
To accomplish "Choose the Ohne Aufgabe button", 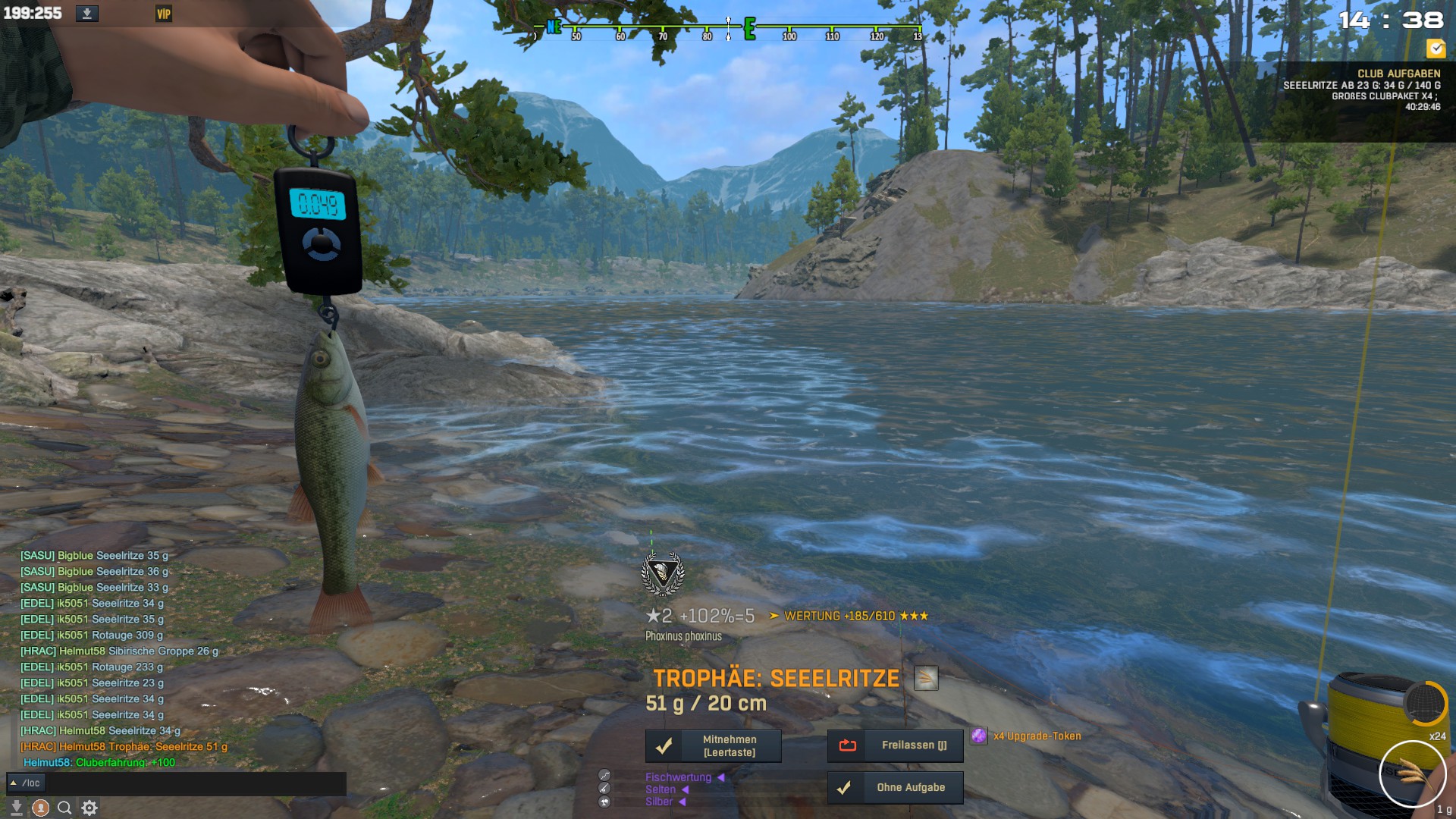I will pos(895,788).
